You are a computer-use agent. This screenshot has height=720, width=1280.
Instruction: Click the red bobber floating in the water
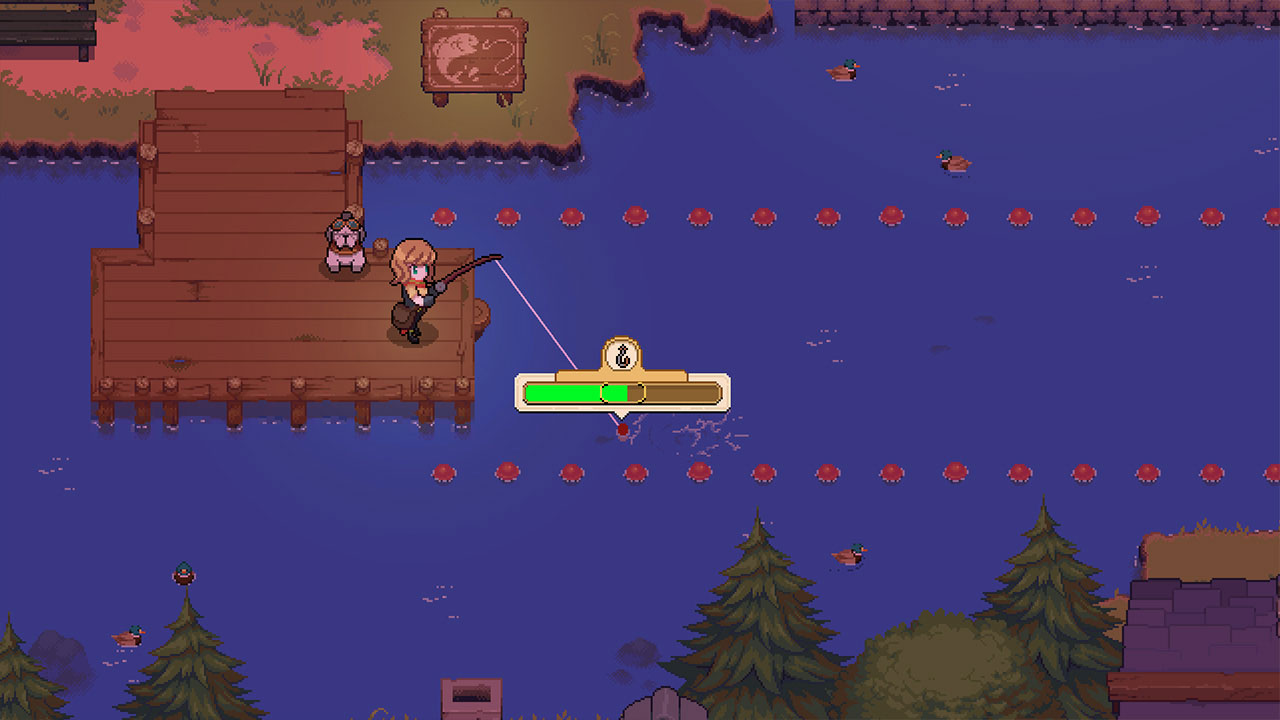(x=625, y=430)
